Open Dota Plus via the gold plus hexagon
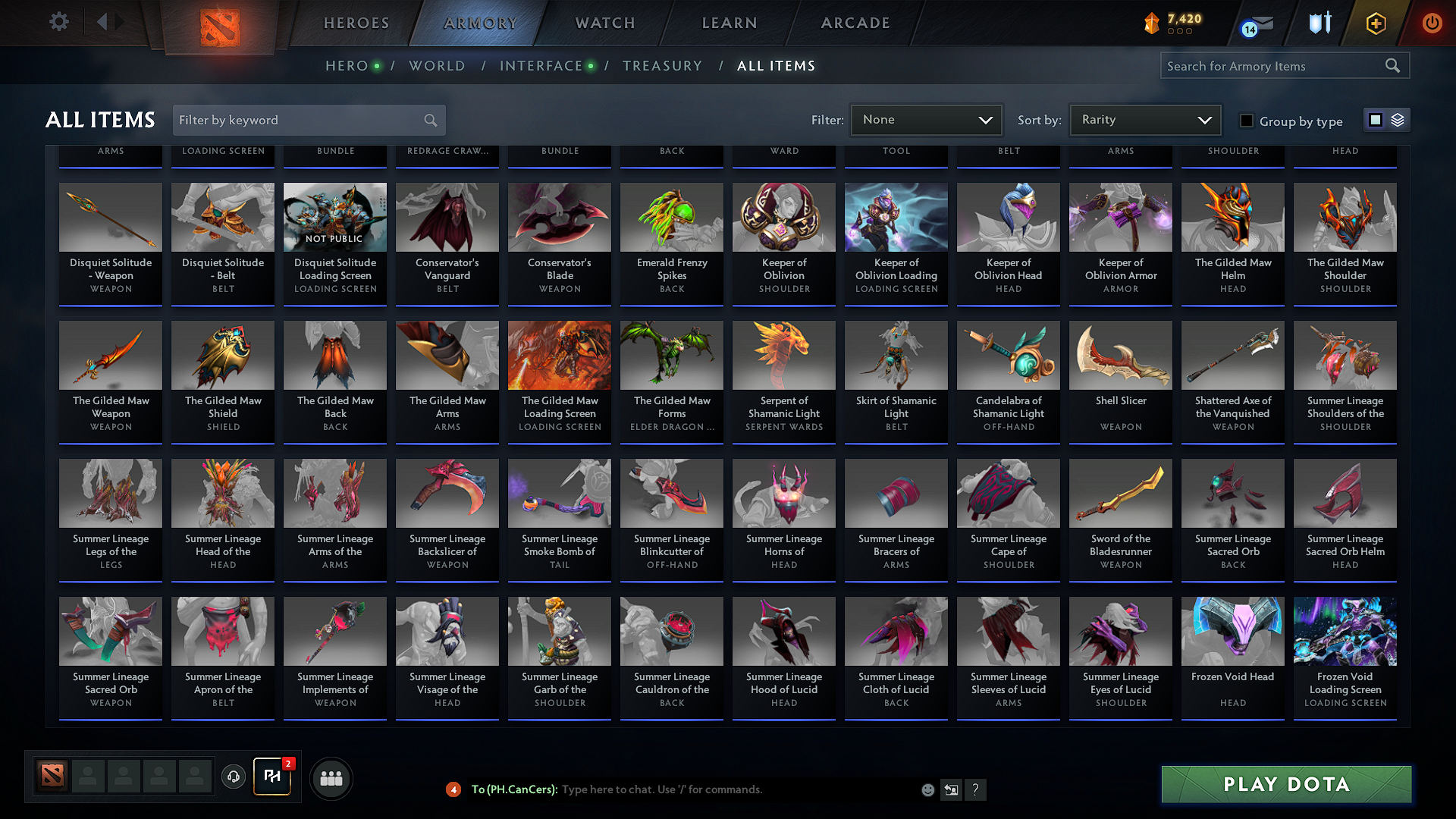The image size is (1456, 819). tap(1375, 23)
